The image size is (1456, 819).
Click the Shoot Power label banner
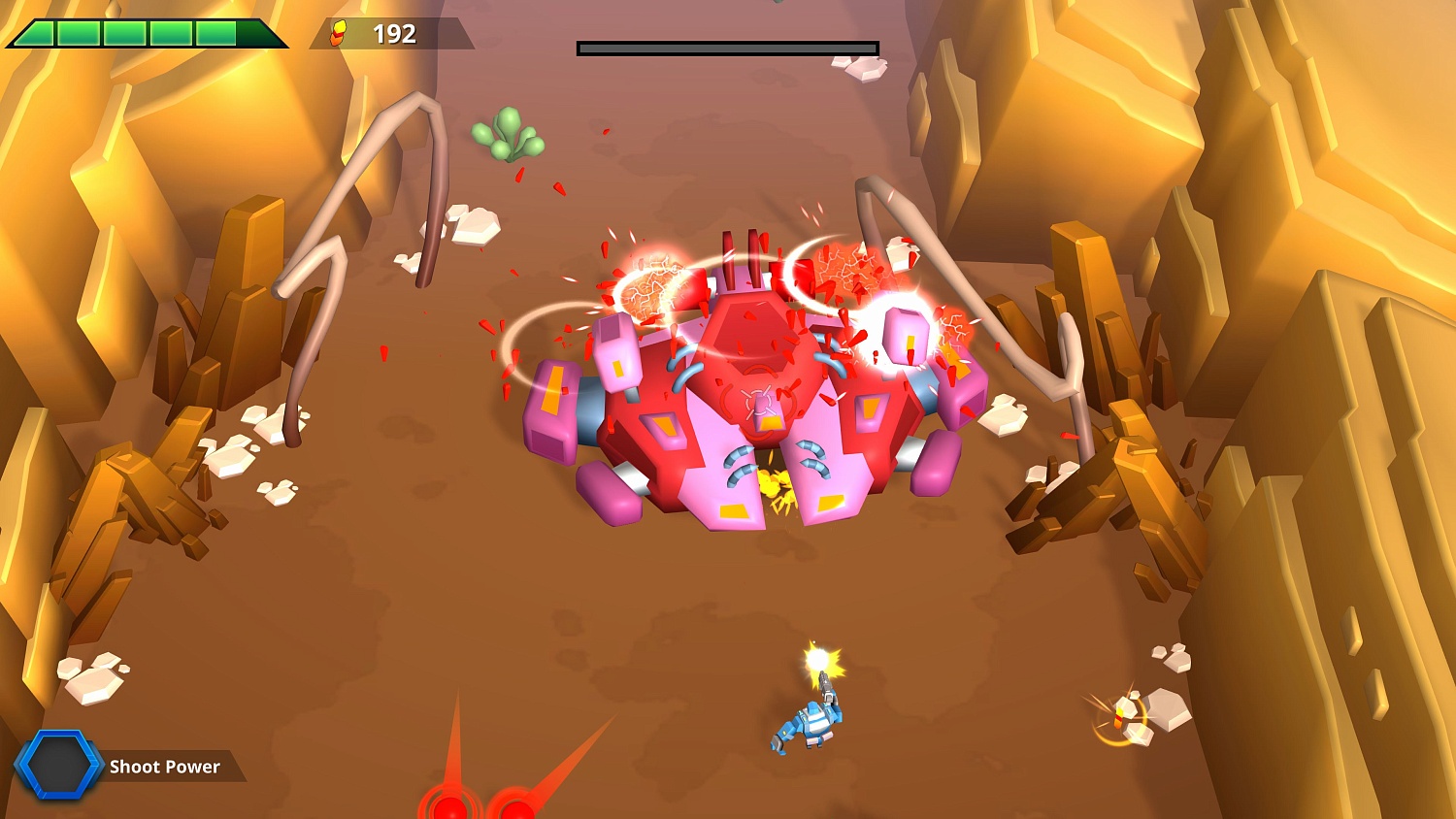point(167,767)
